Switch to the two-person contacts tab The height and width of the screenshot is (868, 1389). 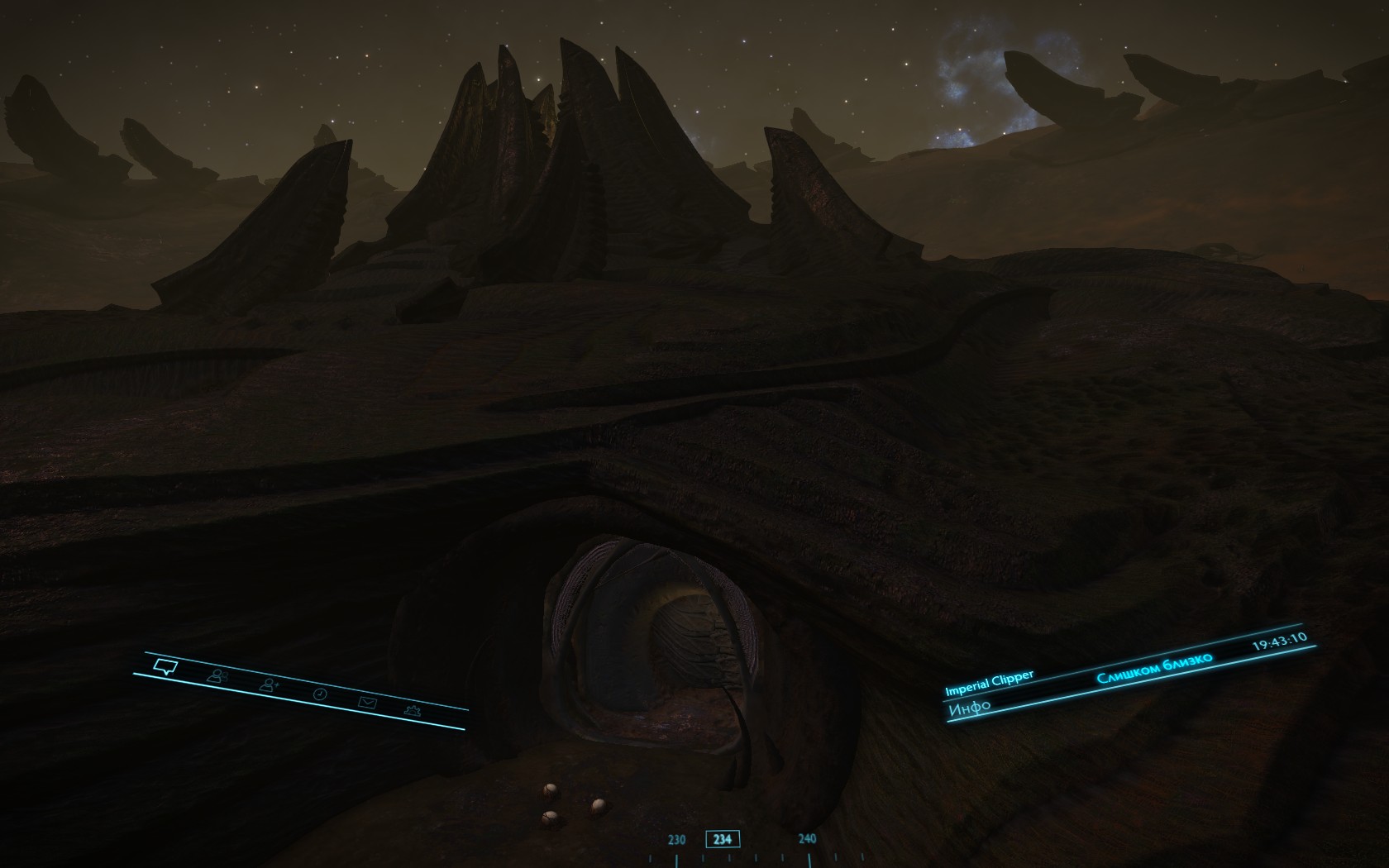pos(217,676)
